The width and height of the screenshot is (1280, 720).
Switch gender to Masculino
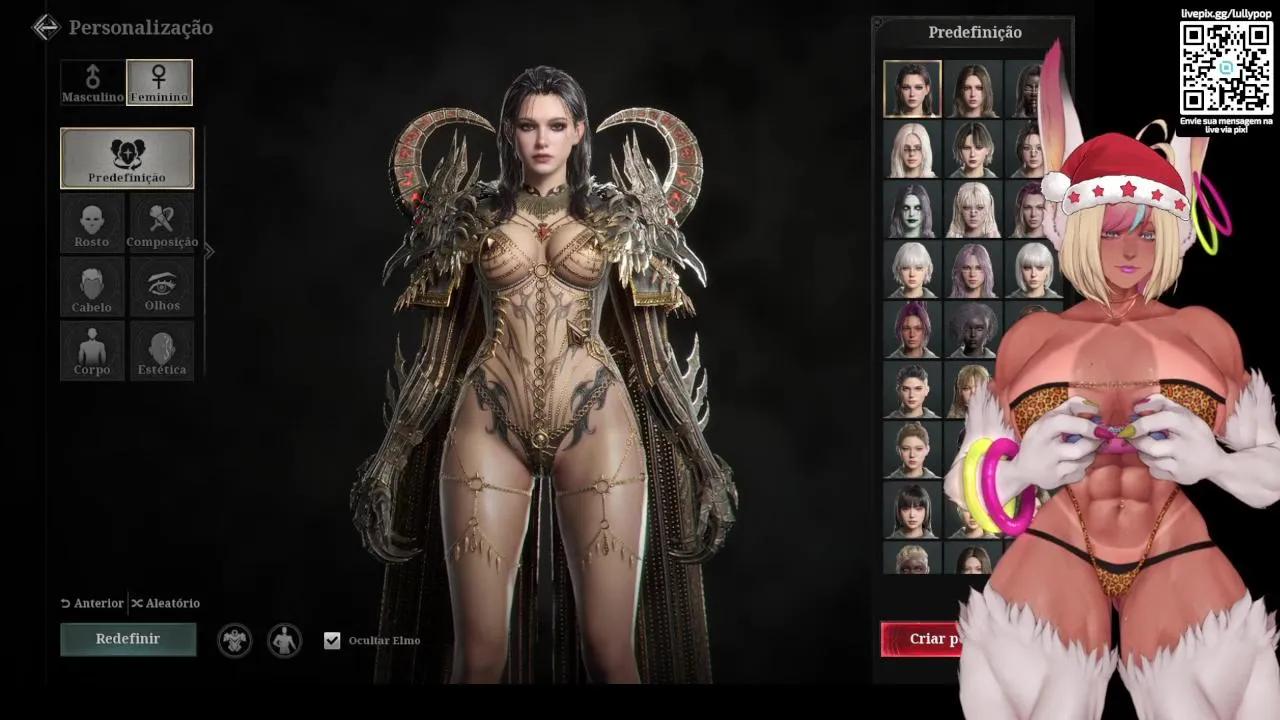click(92, 82)
